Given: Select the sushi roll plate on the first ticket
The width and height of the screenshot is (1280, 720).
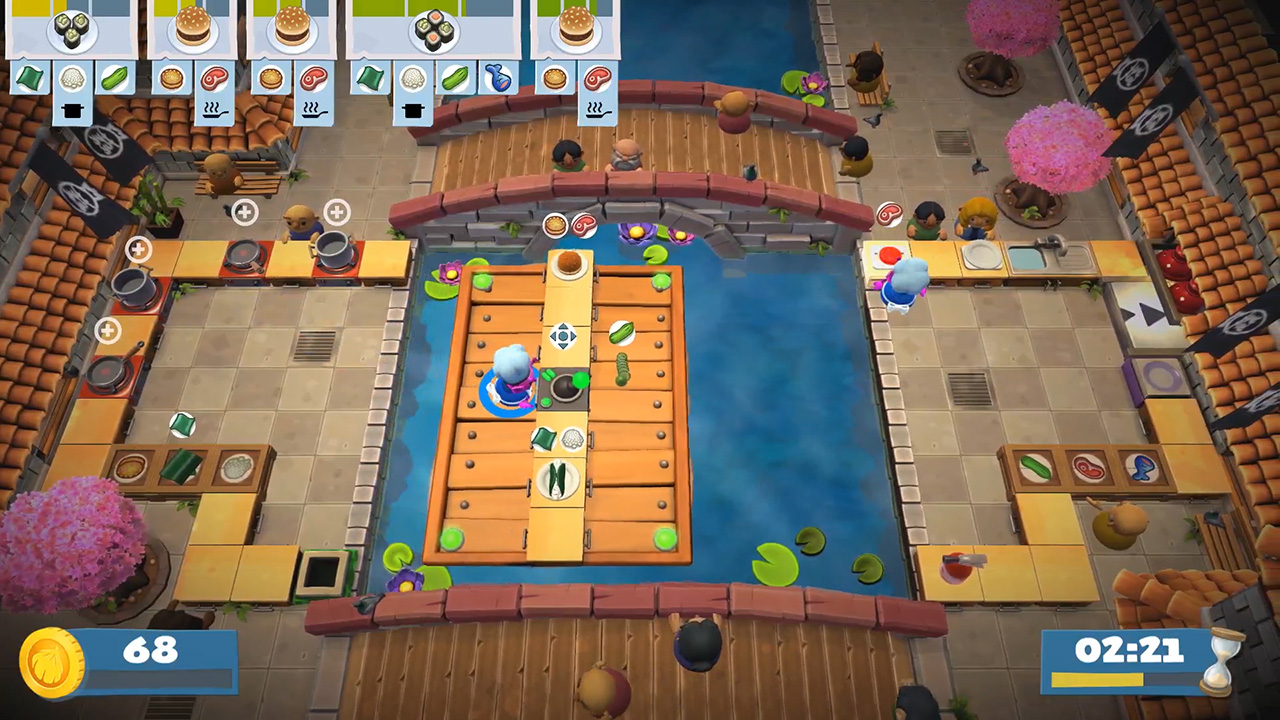Looking at the screenshot, I should (x=70, y=33).
